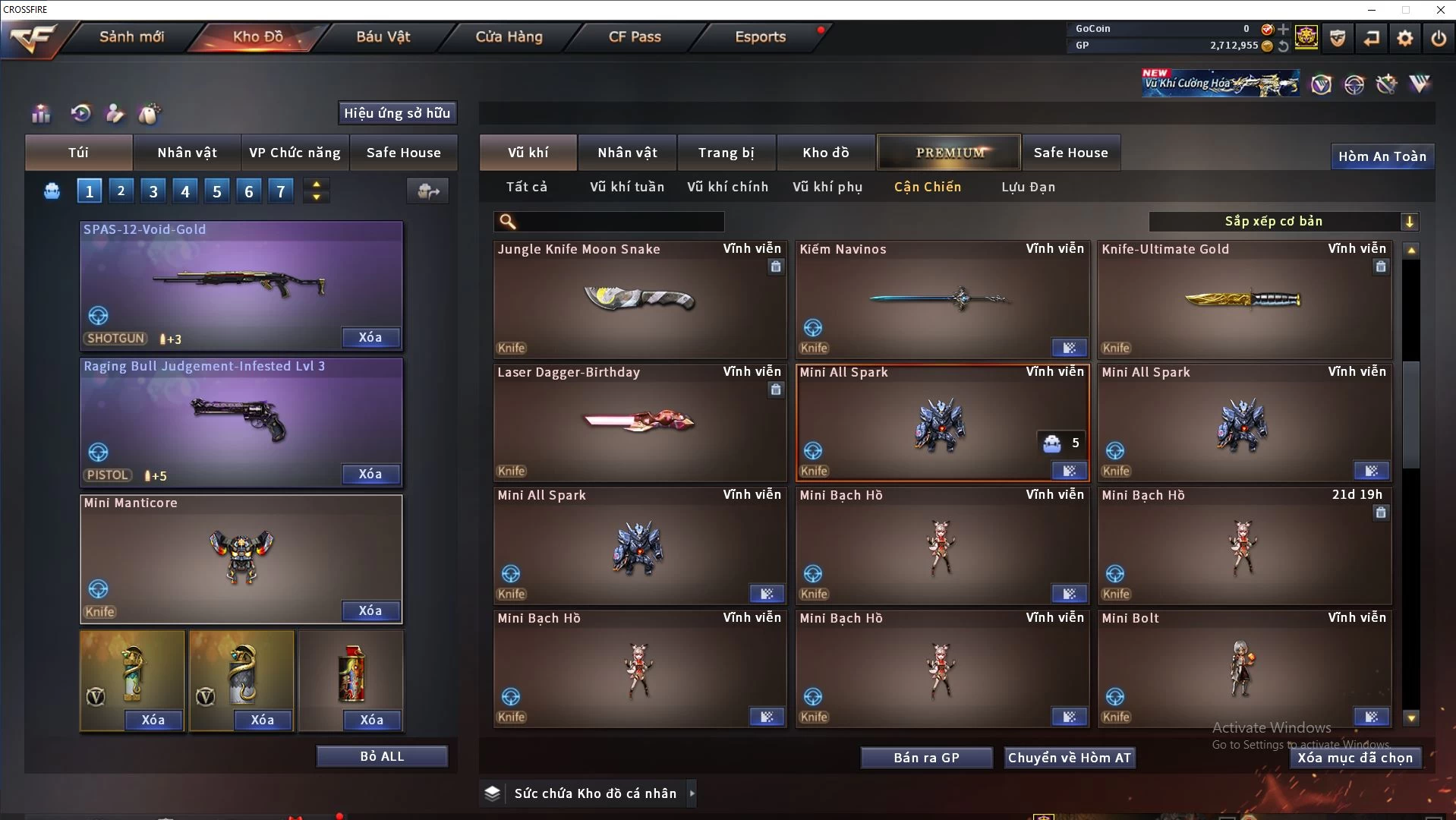Open the gear settings icon

(1404, 38)
